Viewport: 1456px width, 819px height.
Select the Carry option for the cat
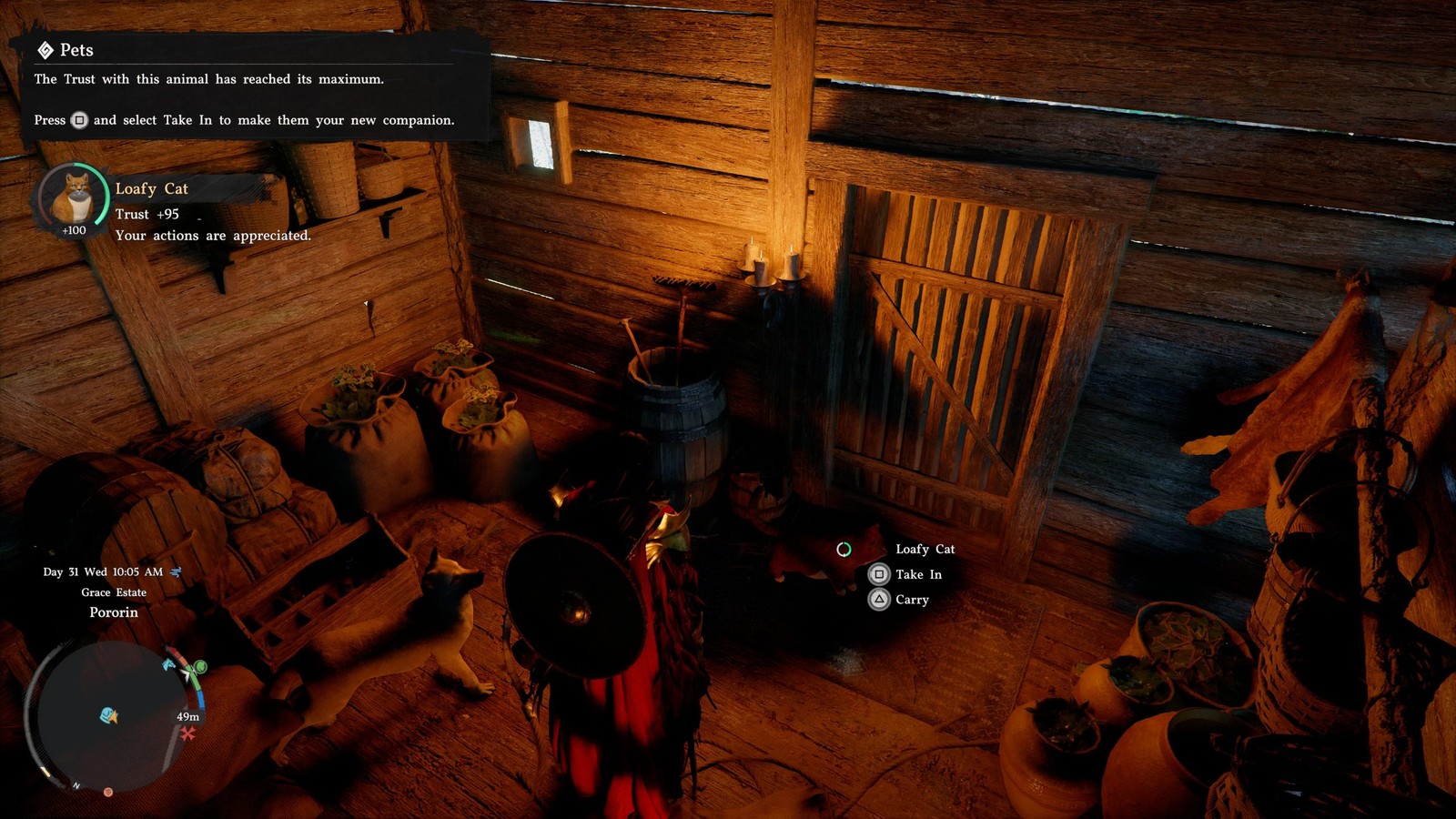899,600
